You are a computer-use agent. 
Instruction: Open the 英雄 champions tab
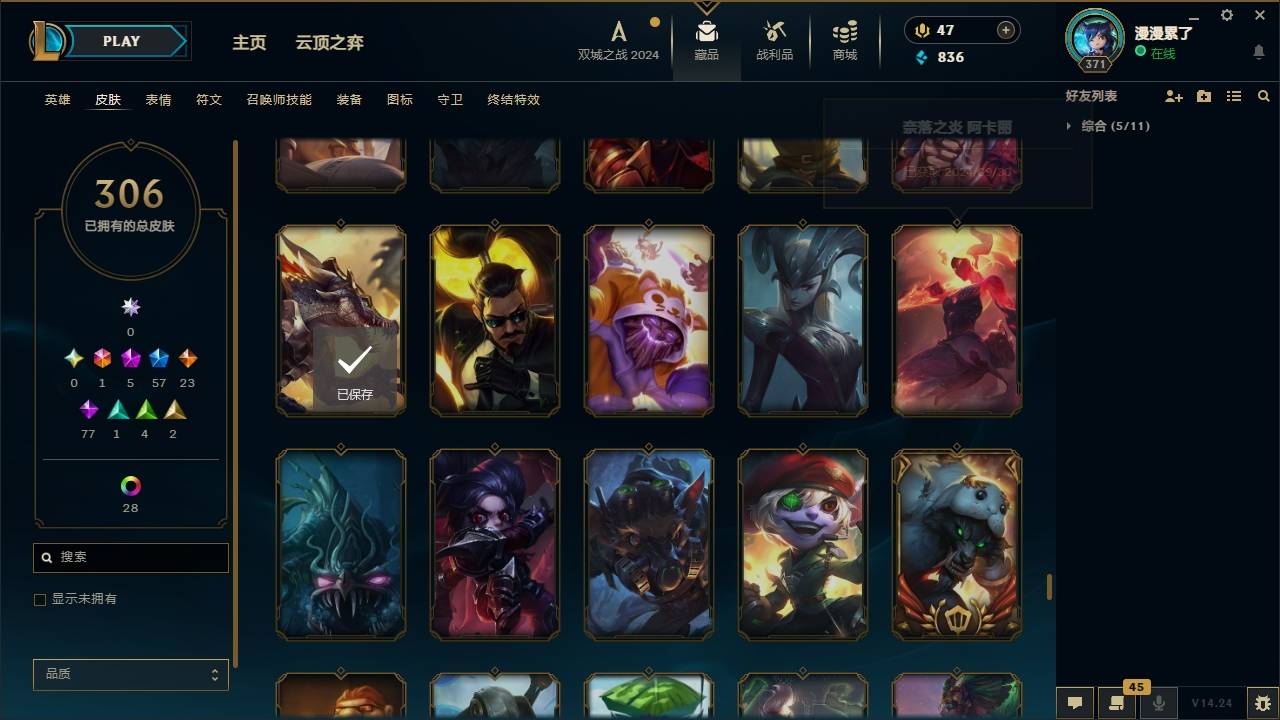click(56, 100)
